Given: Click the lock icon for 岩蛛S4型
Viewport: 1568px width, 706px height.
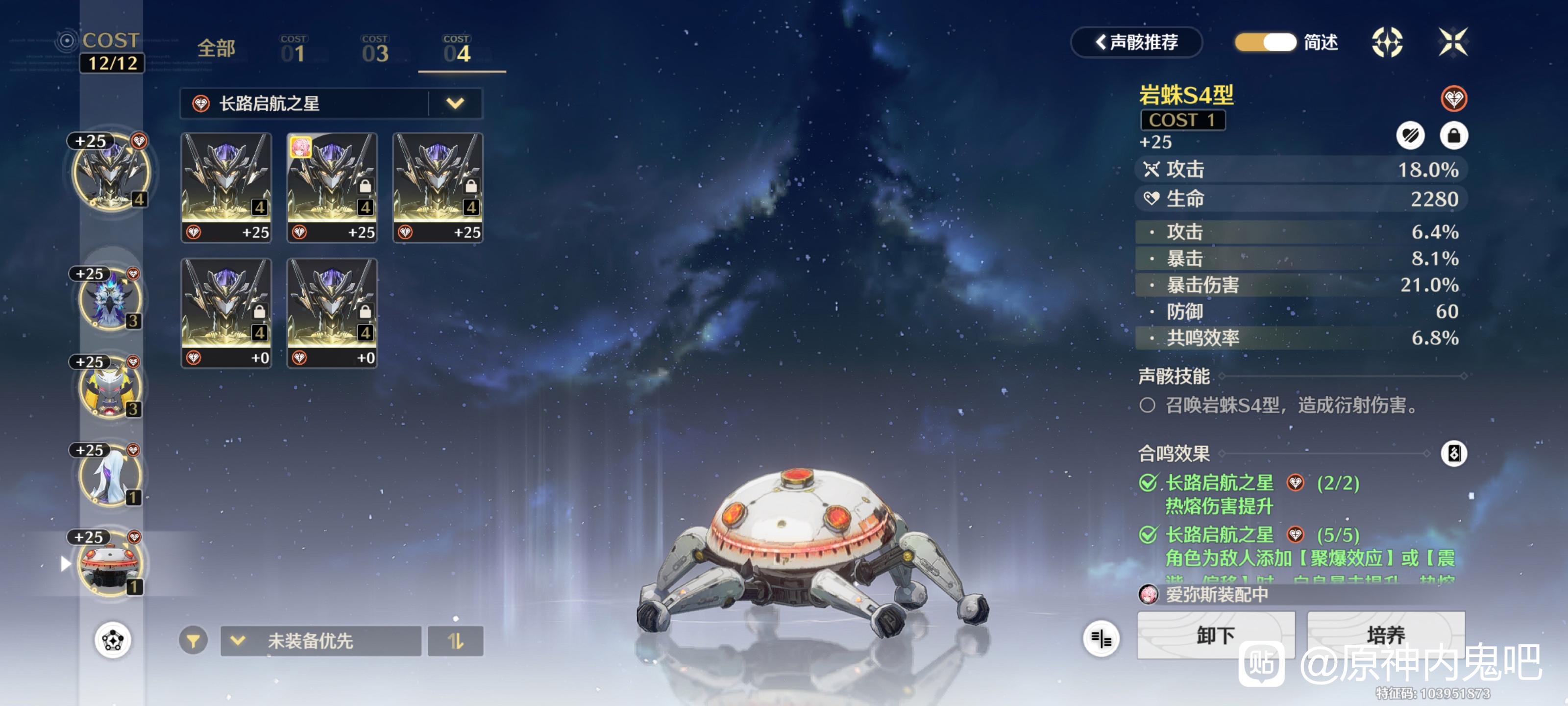Looking at the screenshot, I should coord(1453,135).
